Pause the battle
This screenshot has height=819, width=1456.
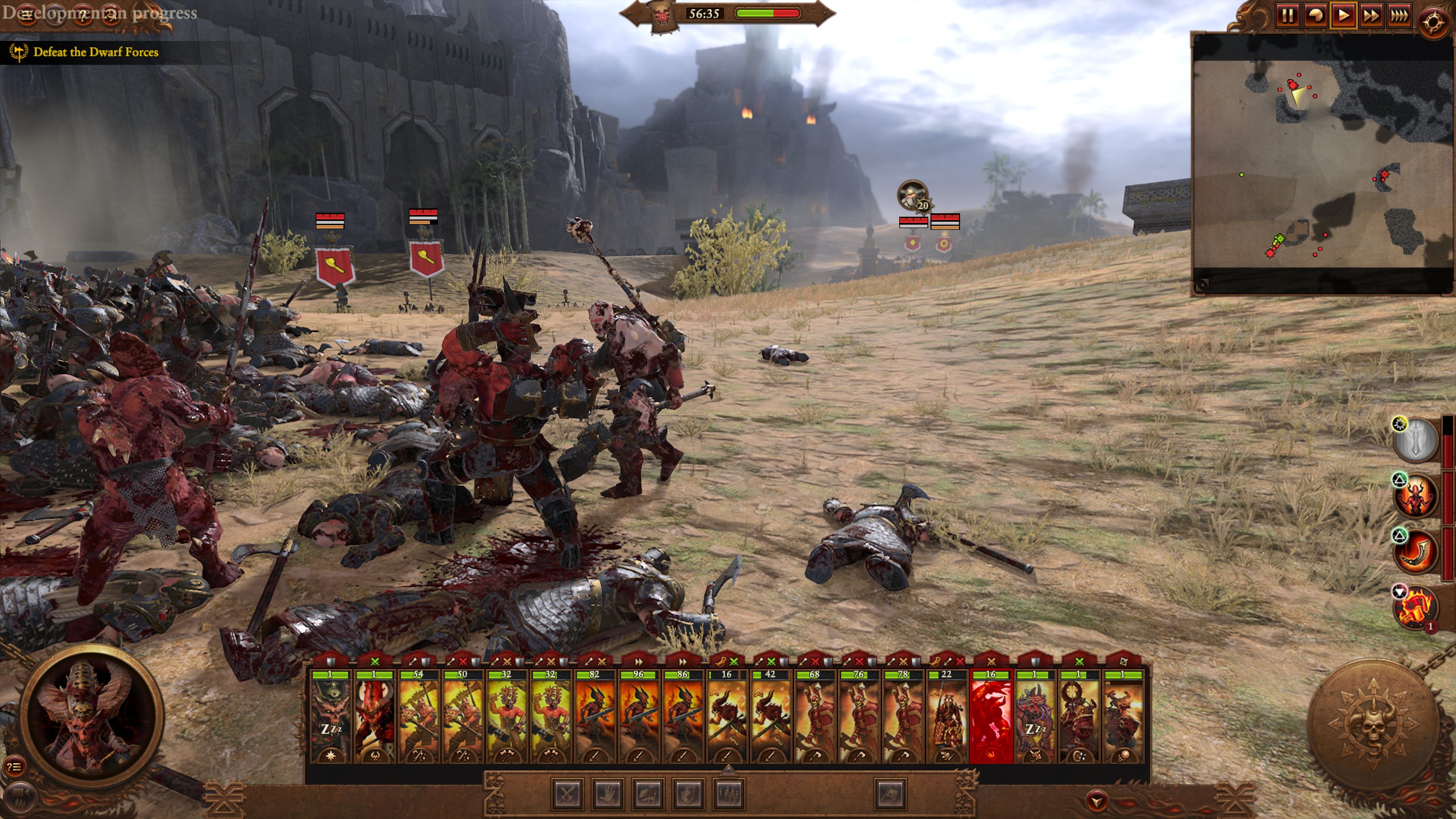(1287, 15)
